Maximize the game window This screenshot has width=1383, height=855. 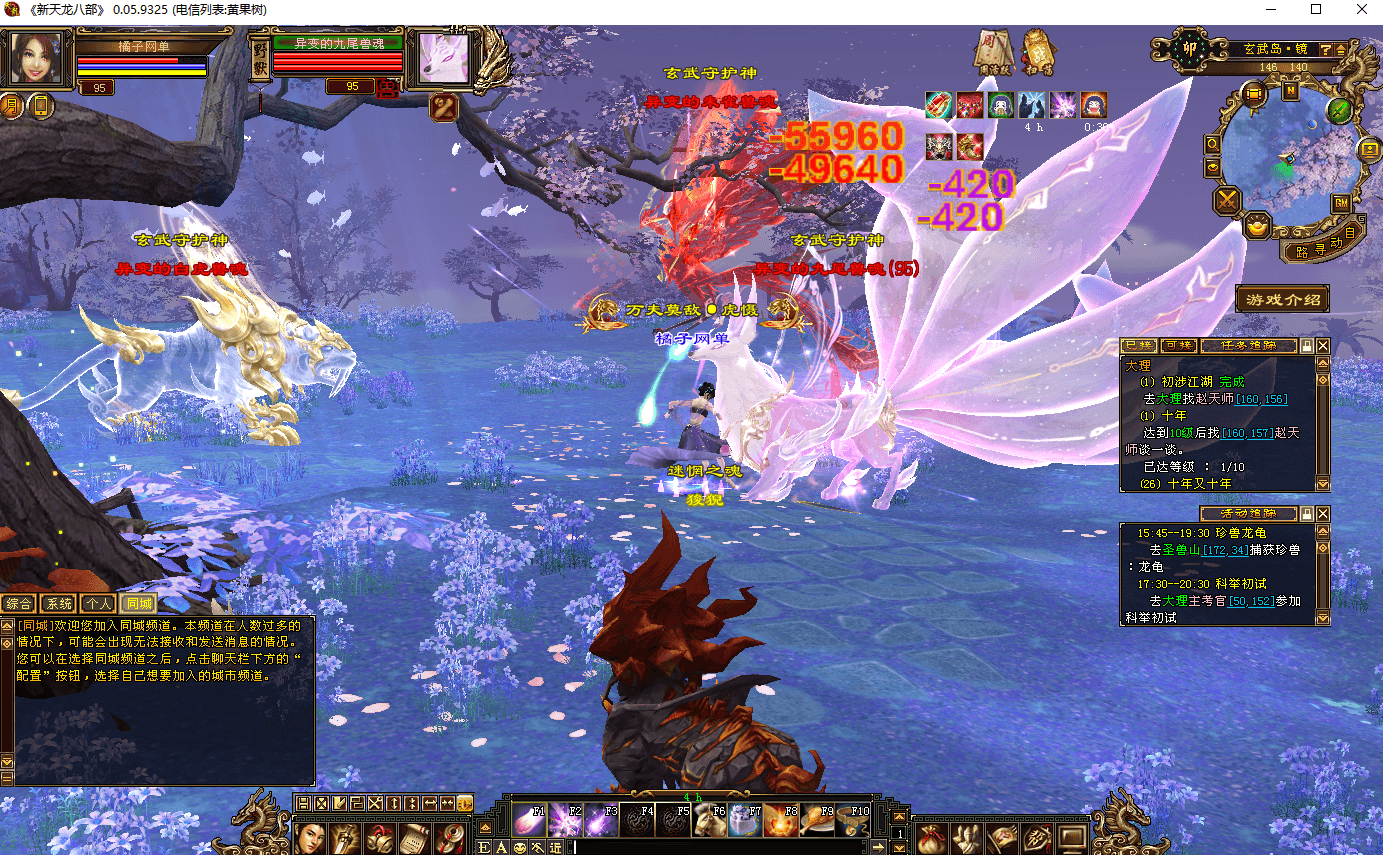[1316, 10]
